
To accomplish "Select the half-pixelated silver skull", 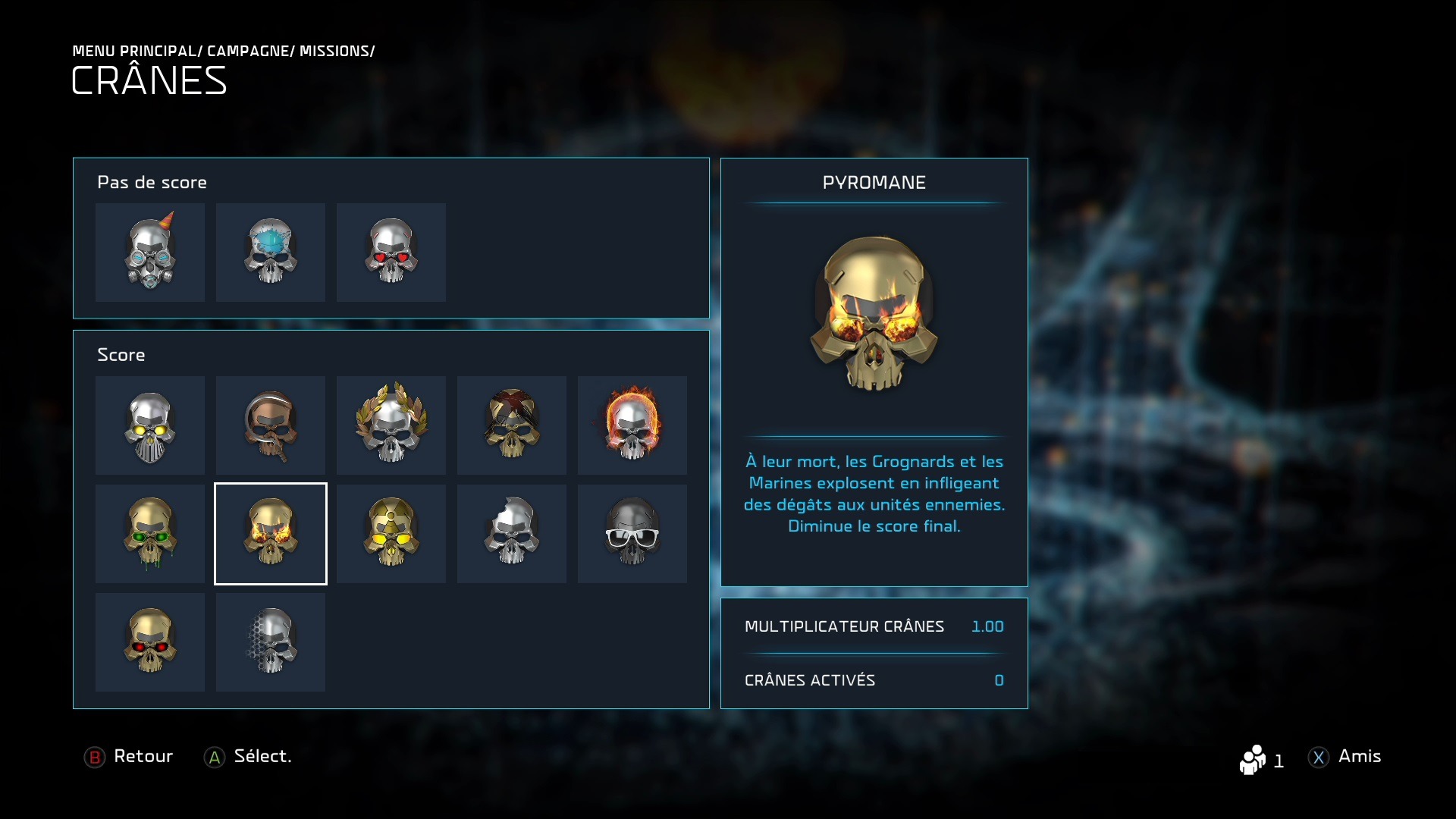I will [x=271, y=642].
